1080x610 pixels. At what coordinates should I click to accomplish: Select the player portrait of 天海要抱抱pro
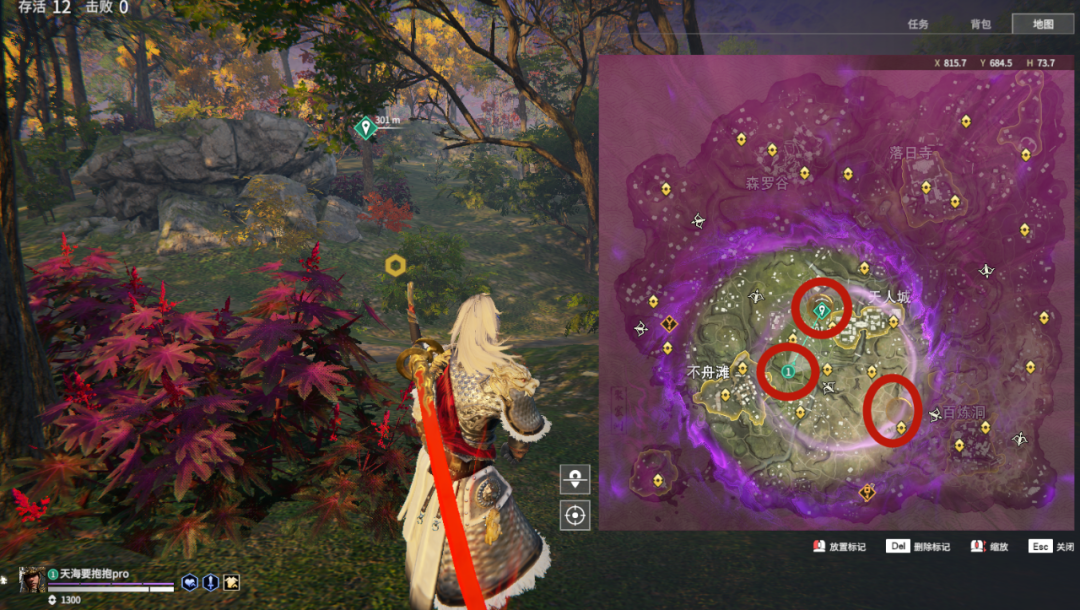tap(32, 580)
